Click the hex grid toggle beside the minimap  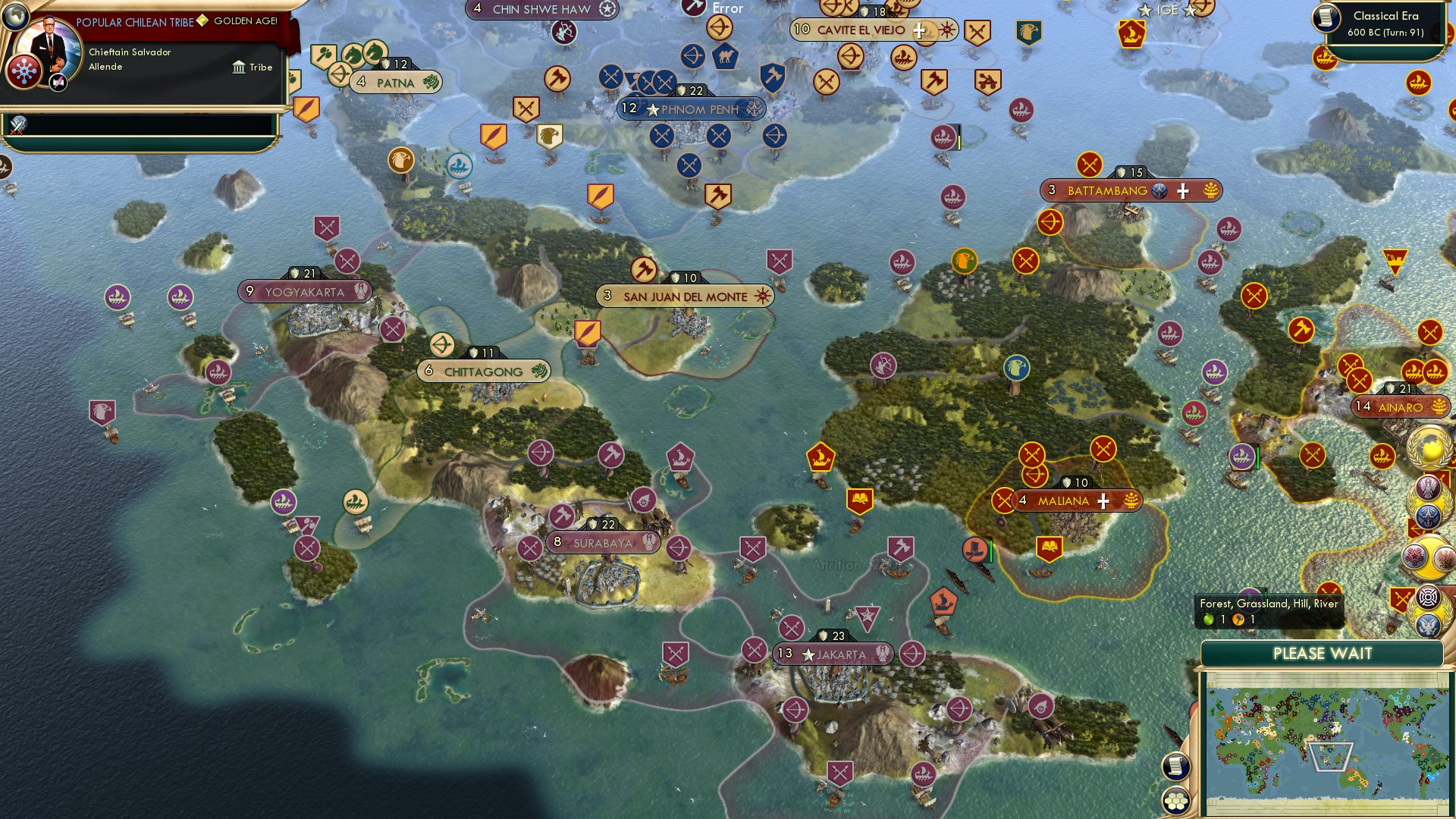[x=1176, y=800]
